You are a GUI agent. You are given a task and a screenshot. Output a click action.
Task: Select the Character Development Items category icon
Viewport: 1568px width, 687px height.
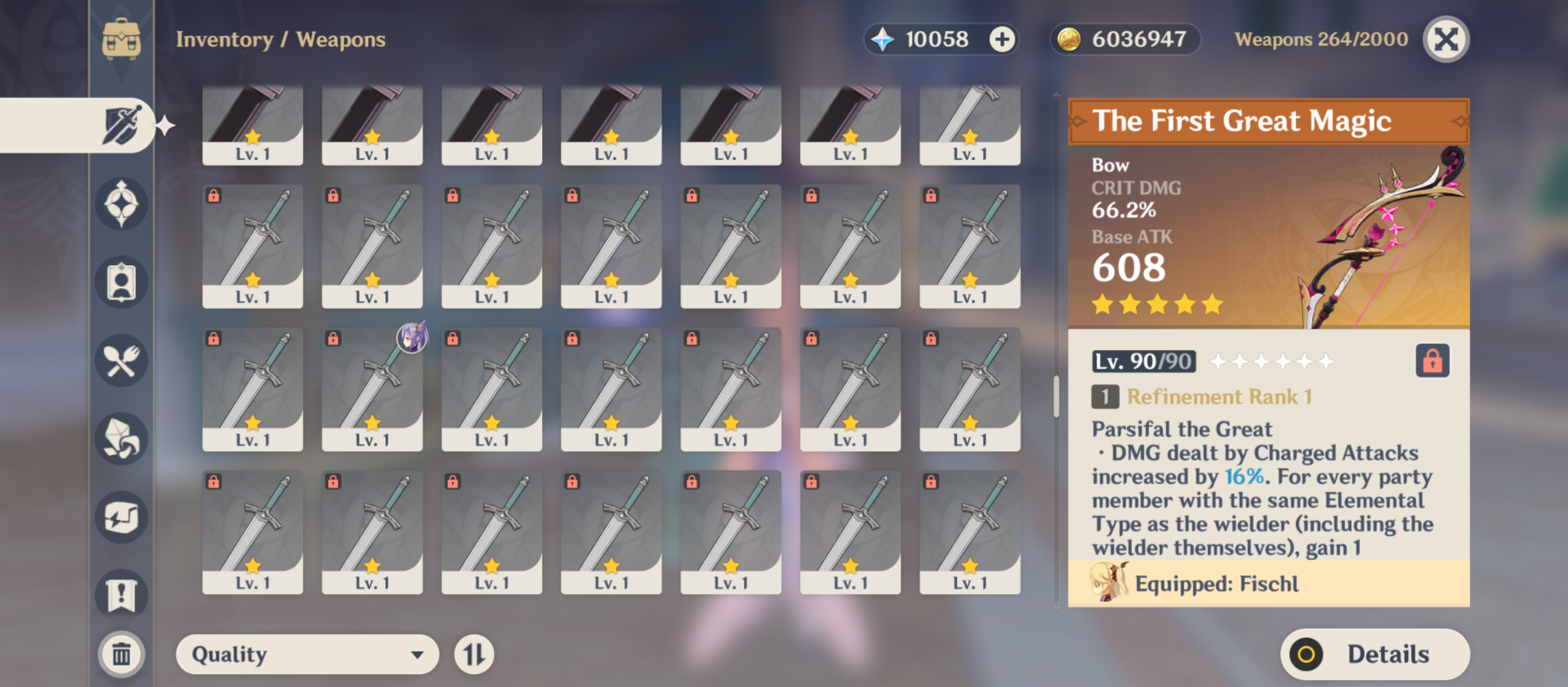point(122,282)
